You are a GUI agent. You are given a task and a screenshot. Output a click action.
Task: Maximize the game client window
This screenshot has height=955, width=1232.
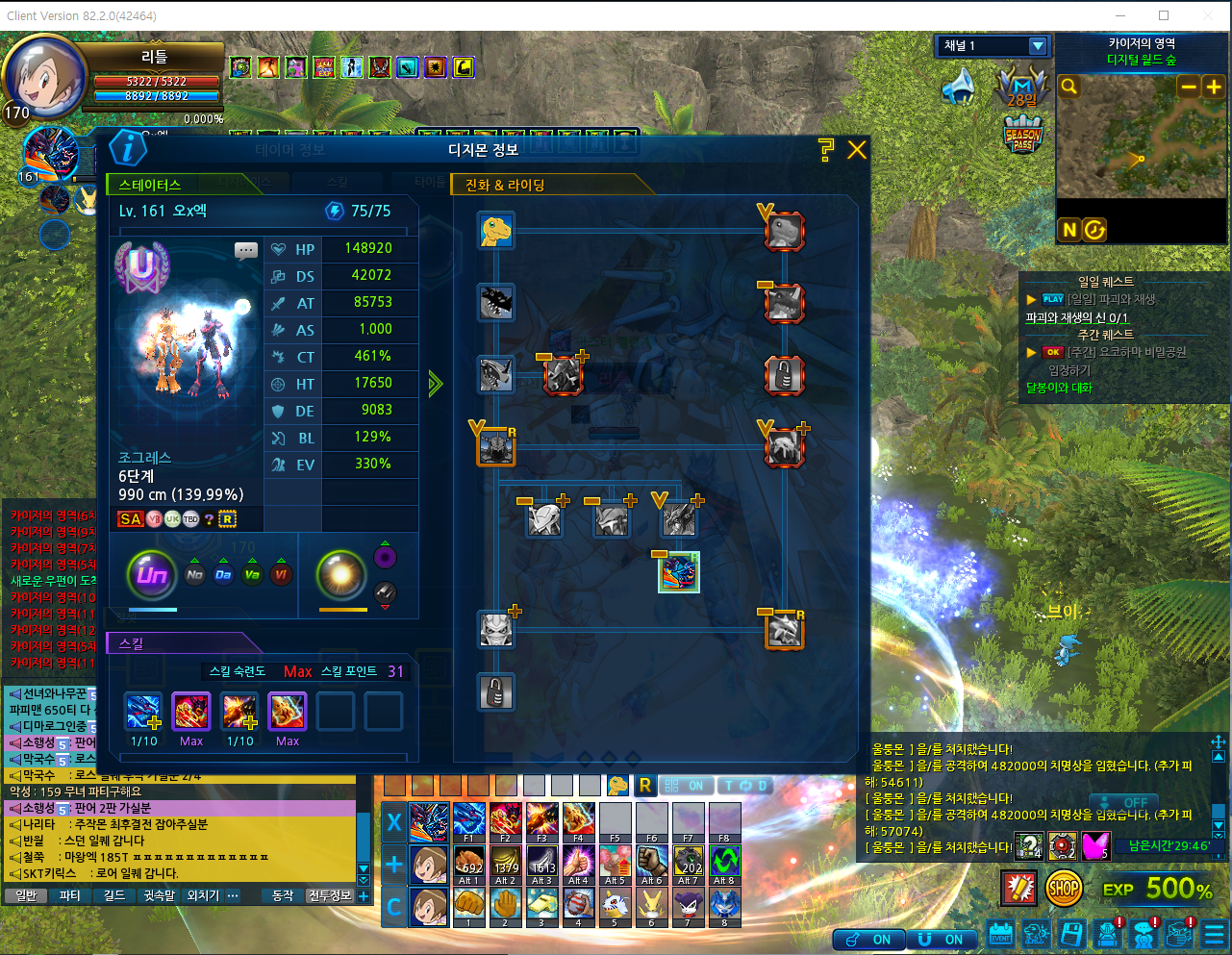point(1164,15)
